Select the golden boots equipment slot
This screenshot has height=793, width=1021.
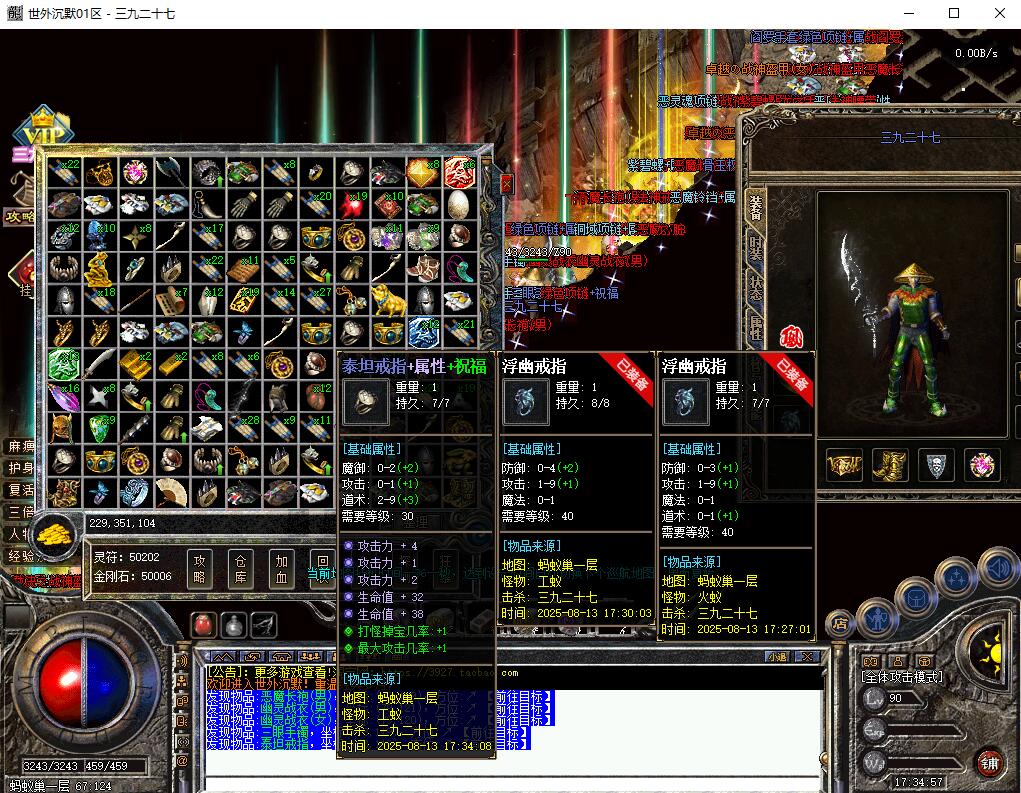coord(888,465)
